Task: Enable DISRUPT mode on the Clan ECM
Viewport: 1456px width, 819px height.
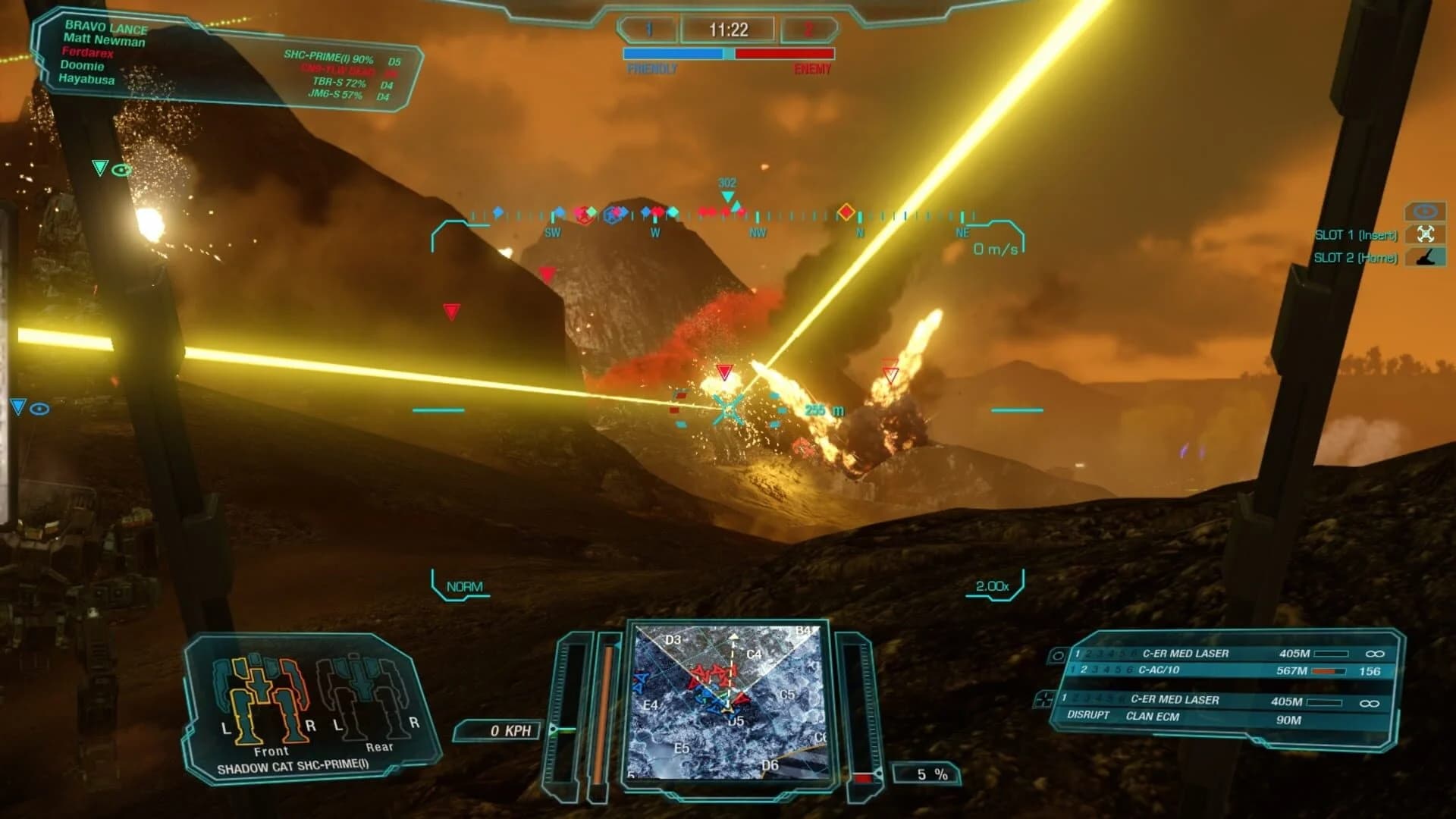Action: click(x=1090, y=716)
